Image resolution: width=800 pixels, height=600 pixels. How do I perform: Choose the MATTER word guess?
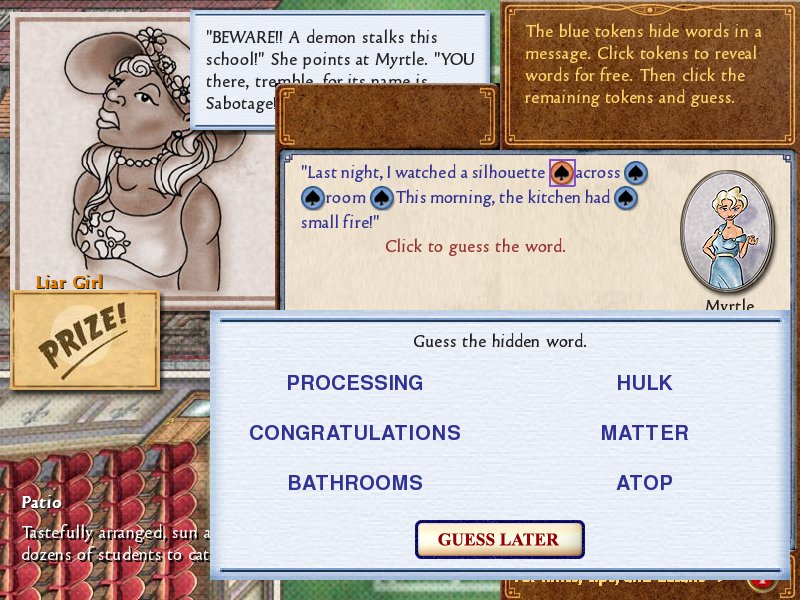click(x=644, y=433)
